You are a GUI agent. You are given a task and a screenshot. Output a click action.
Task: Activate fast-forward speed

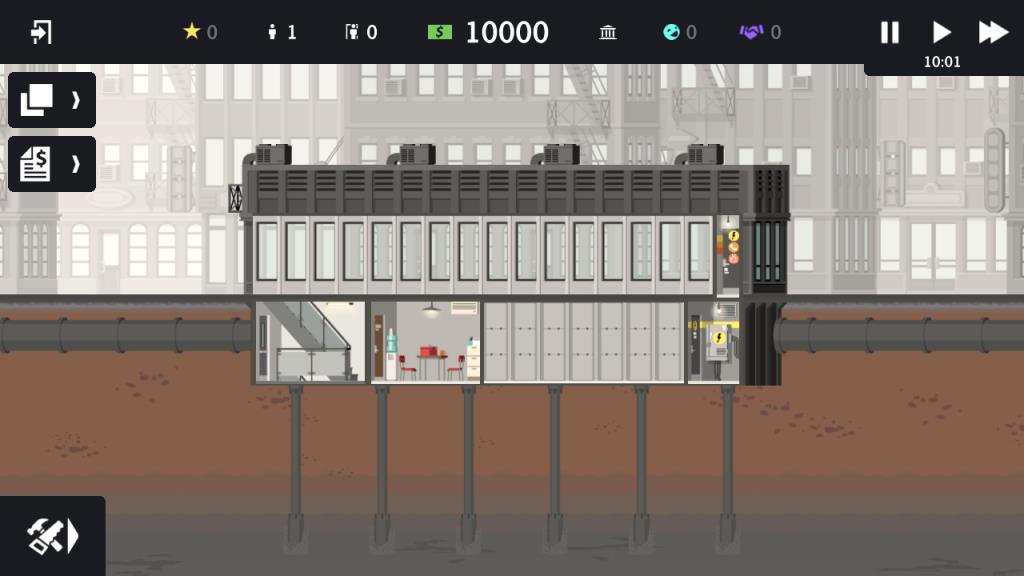(993, 32)
